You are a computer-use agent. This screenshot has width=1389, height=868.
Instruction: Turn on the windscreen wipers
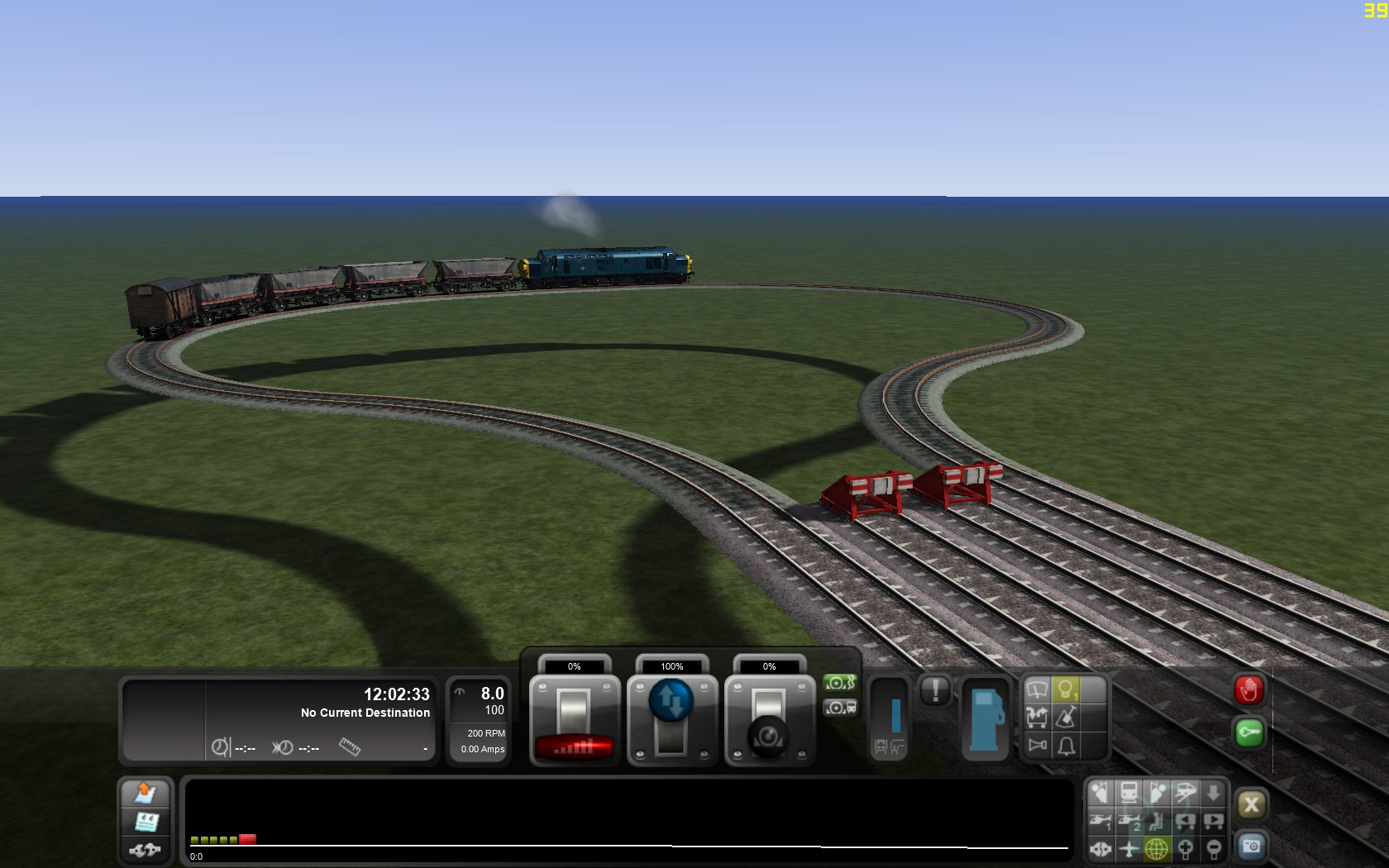pyautogui.click(x=1037, y=689)
